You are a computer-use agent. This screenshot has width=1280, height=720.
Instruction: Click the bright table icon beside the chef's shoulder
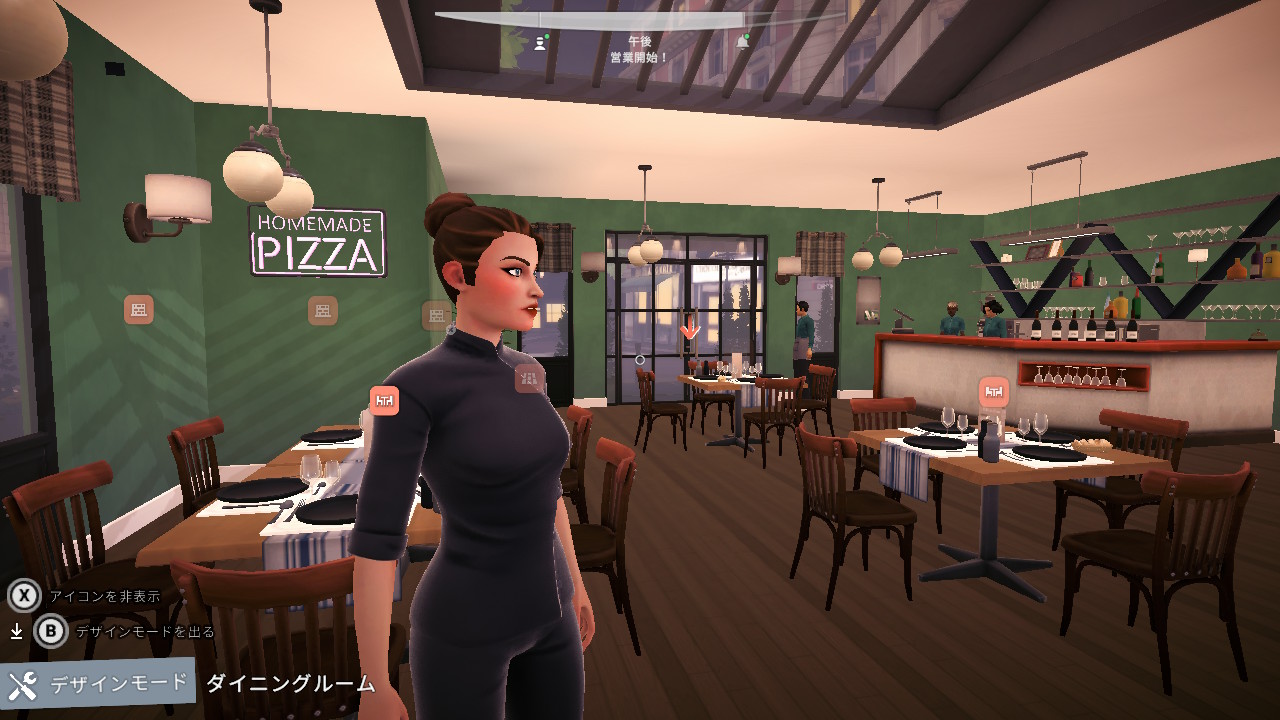[x=384, y=400]
